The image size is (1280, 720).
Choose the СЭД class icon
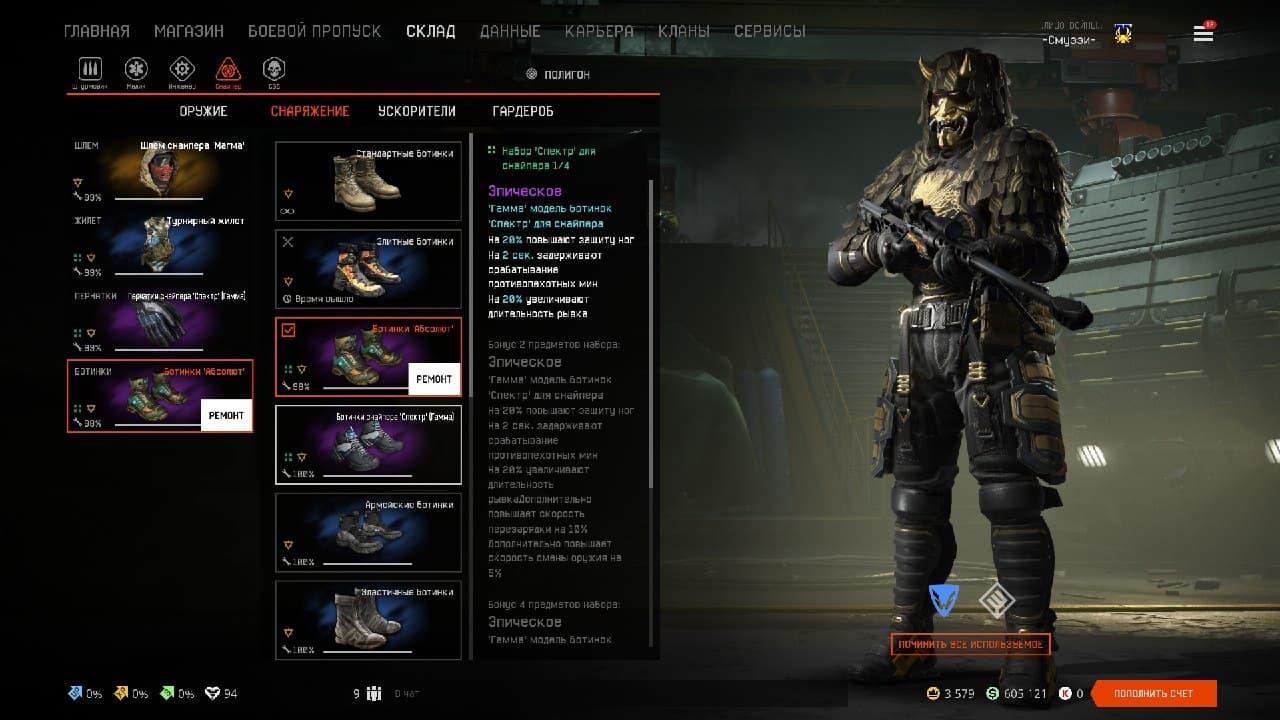click(x=273, y=70)
